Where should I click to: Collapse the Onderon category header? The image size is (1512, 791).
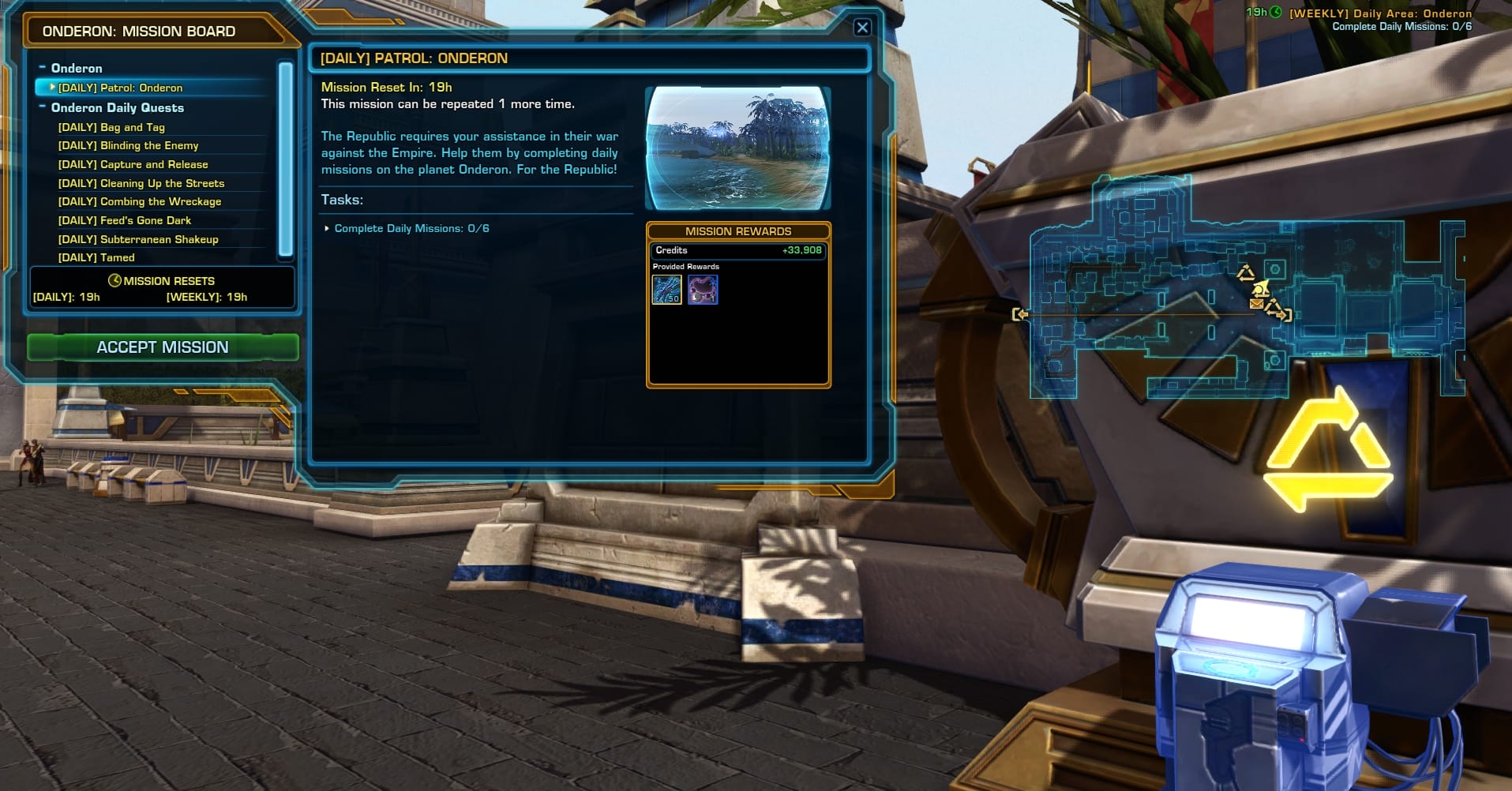pyautogui.click(x=43, y=68)
